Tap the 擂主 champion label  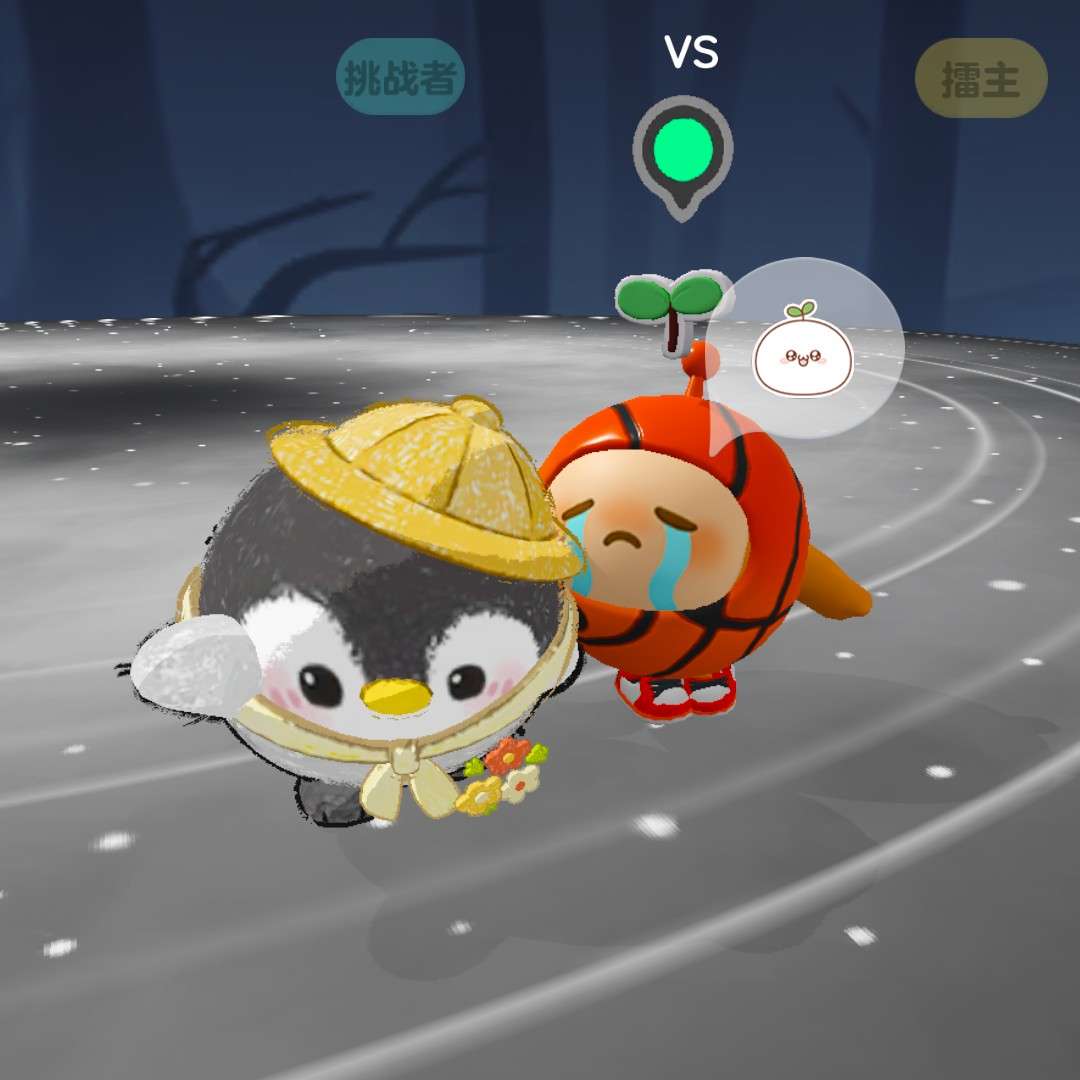(981, 79)
